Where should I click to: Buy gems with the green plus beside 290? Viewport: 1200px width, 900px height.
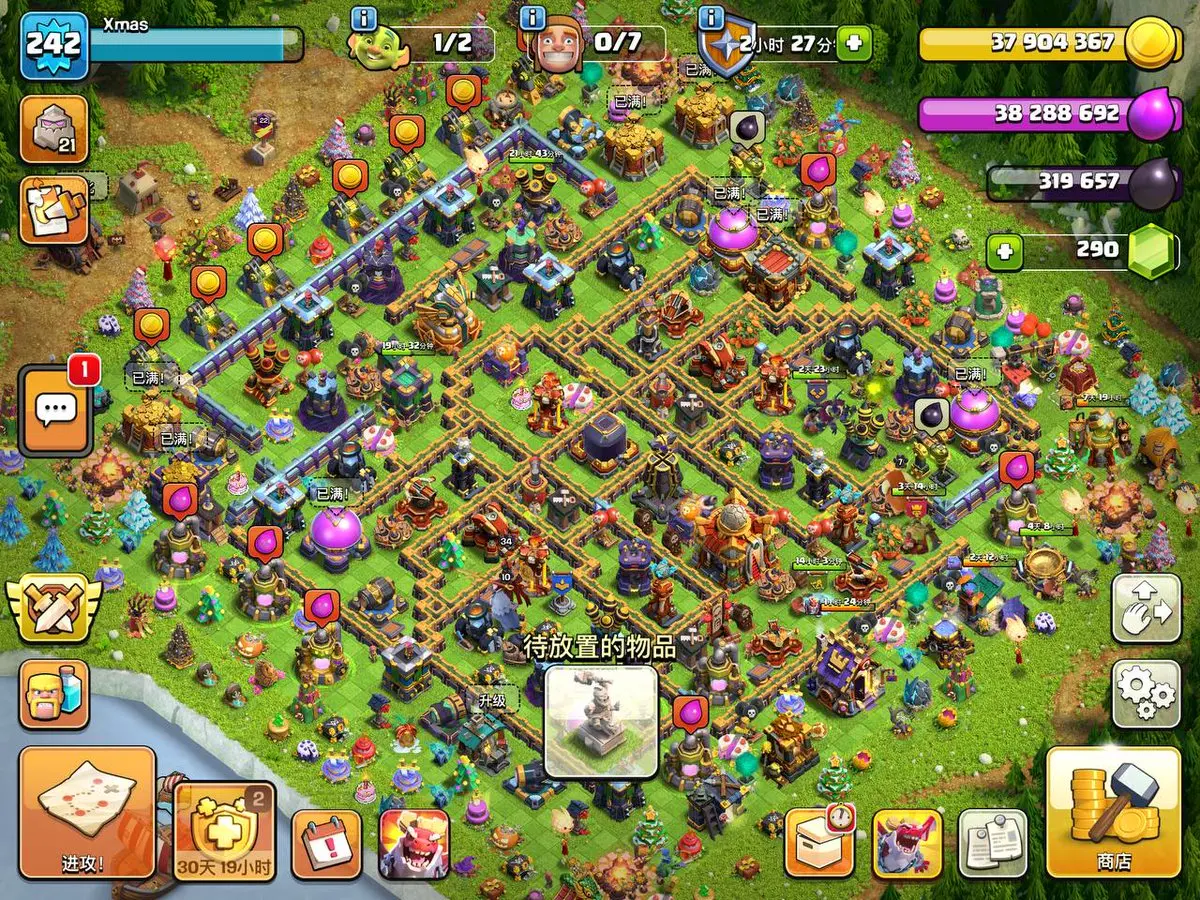click(1004, 252)
